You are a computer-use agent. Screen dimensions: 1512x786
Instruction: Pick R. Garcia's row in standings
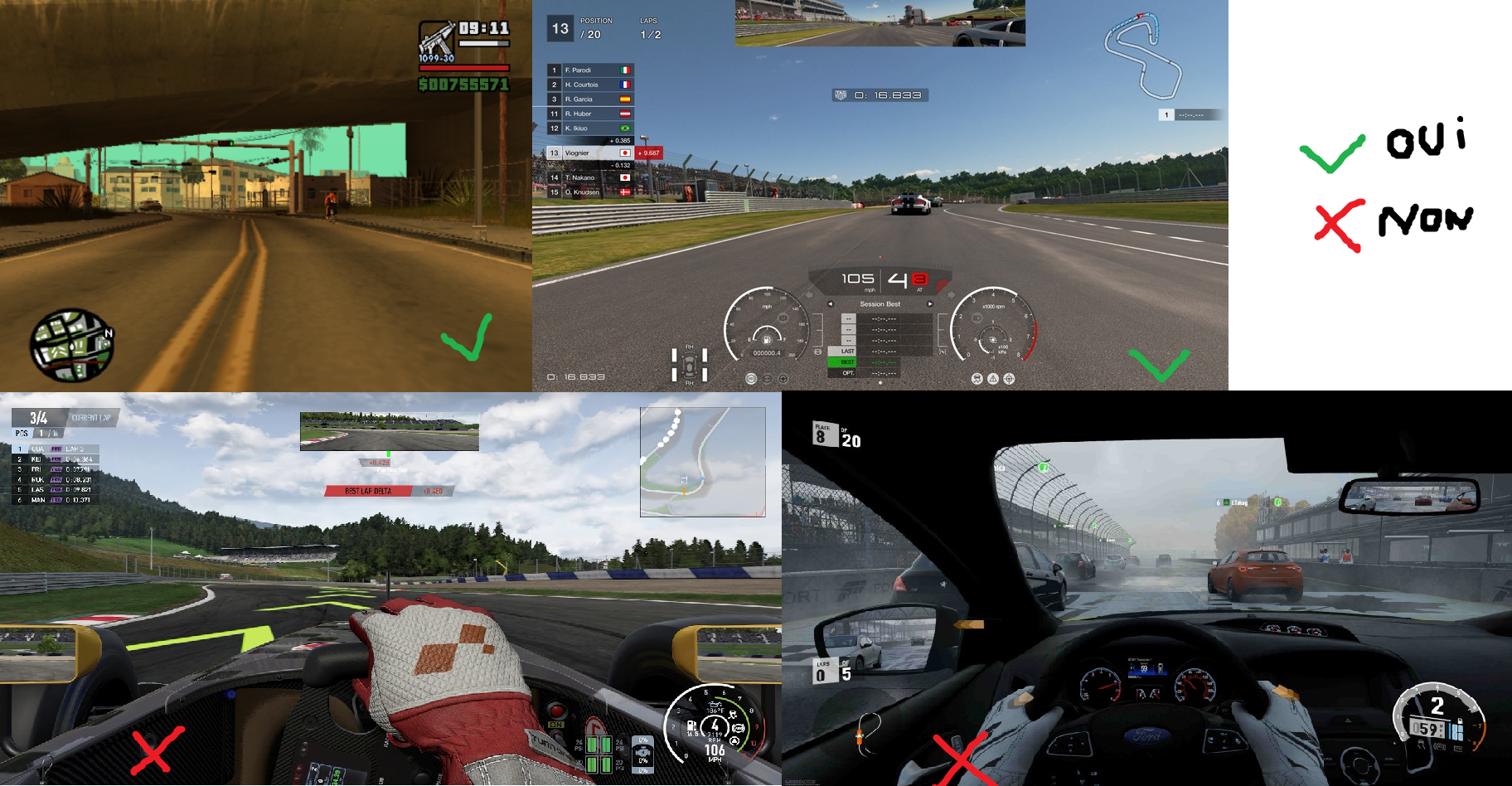coord(590,99)
